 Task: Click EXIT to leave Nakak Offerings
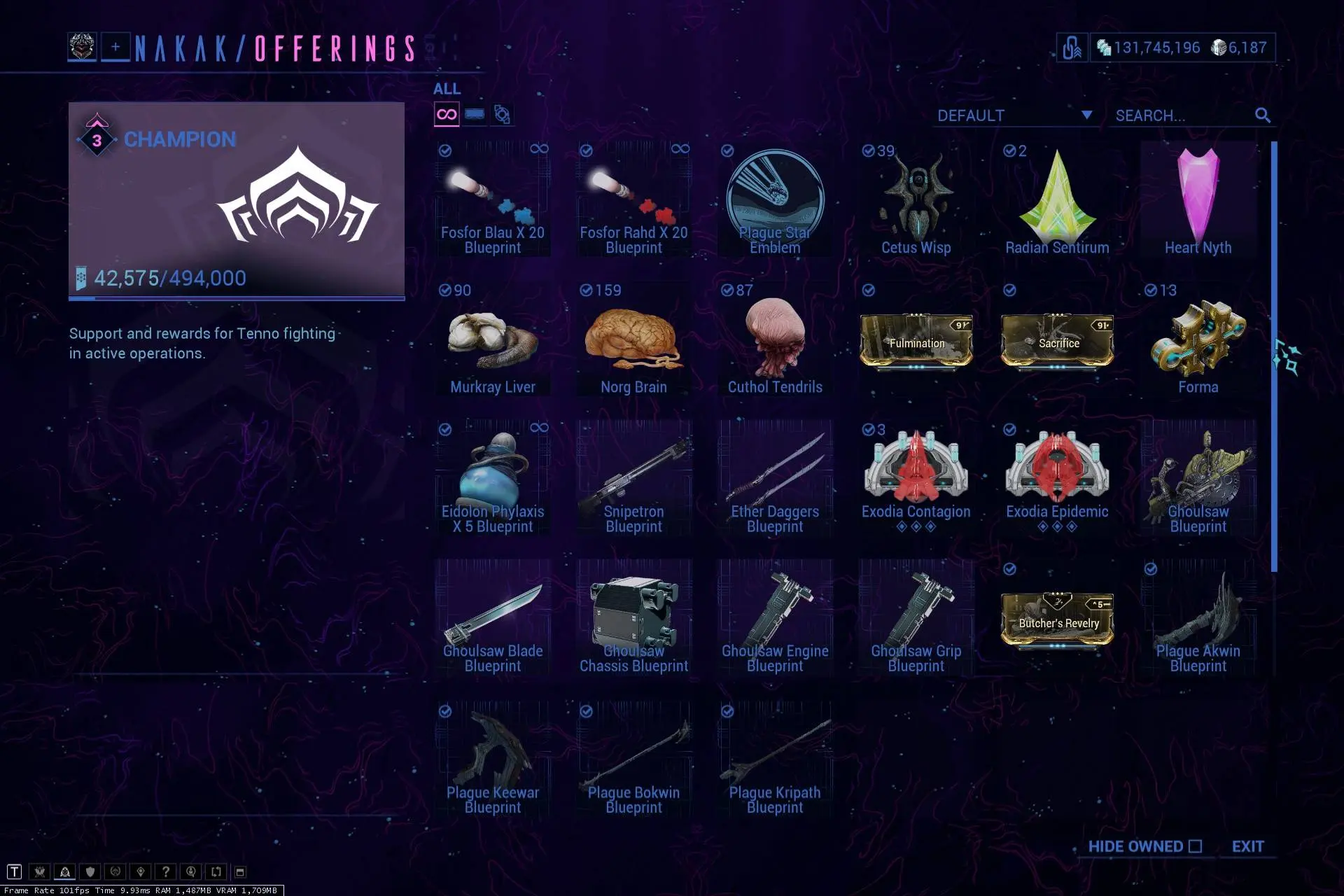1249,846
